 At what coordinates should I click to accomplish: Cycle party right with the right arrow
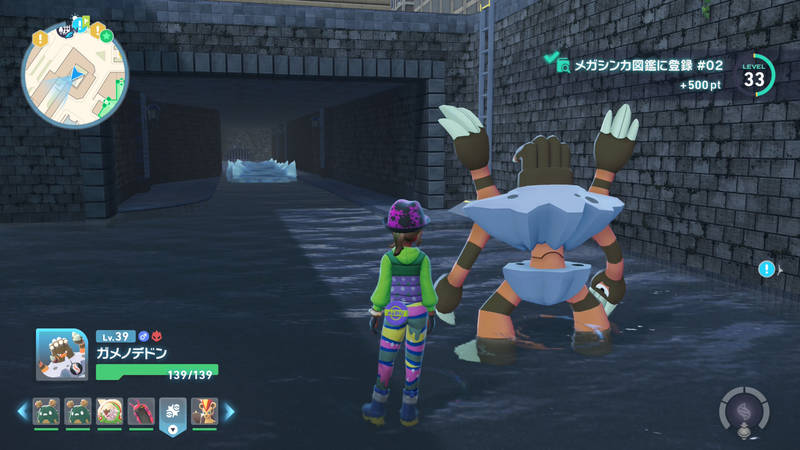click(x=229, y=411)
